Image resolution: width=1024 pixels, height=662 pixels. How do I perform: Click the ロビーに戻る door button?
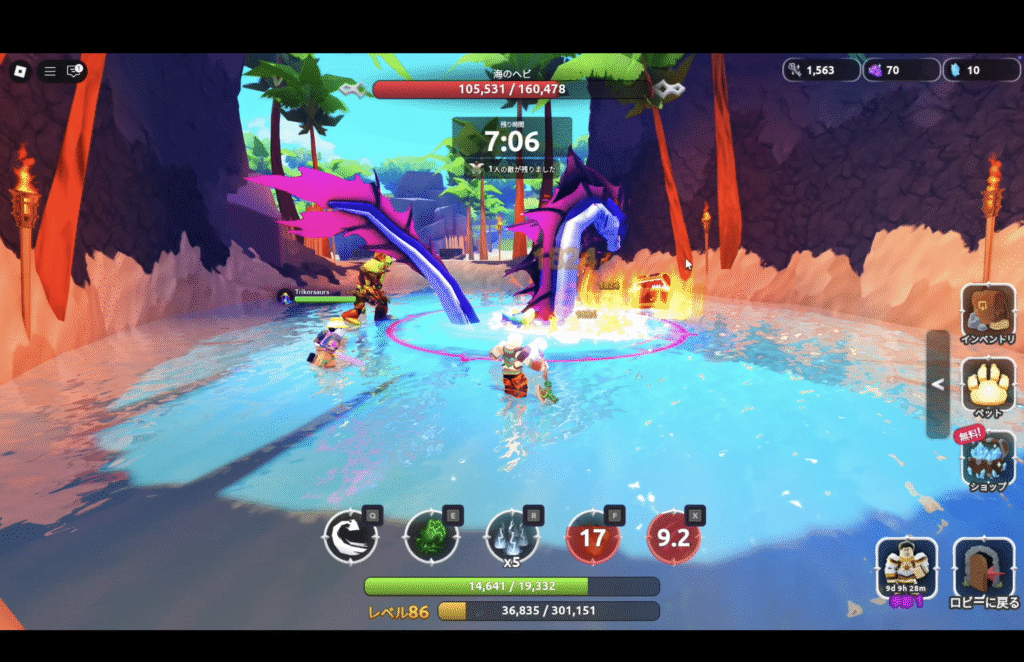coord(983,570)
